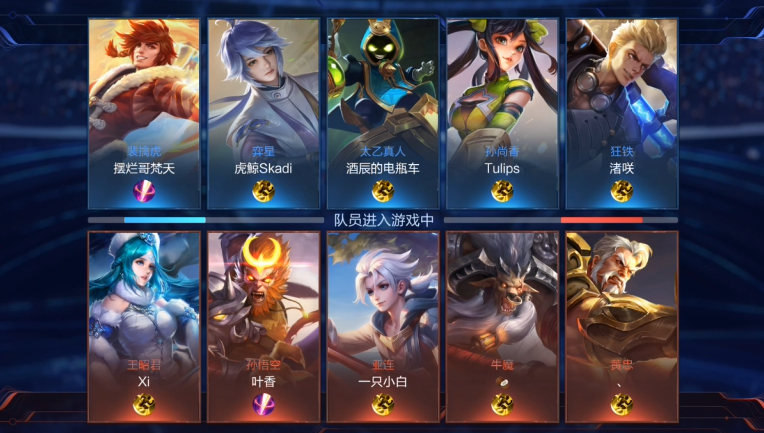This screenshot has width=764, height=433.
Task: Choose the 虎鲸Skadi player card
Action: 263,112
